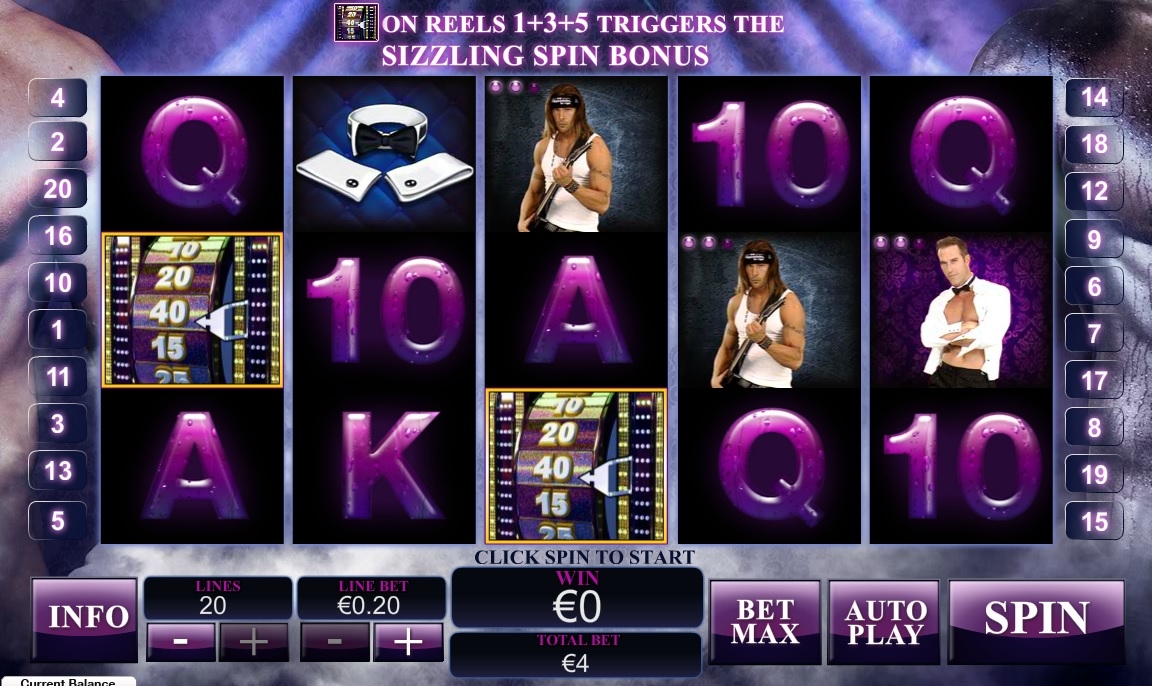The image size is (1152, 686).
Task: Lower the line bet amount
Action: 335,642
